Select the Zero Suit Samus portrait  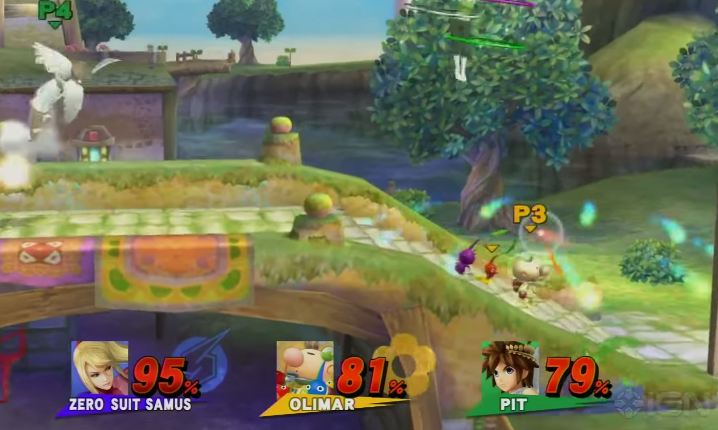click(x=100, y=368)
